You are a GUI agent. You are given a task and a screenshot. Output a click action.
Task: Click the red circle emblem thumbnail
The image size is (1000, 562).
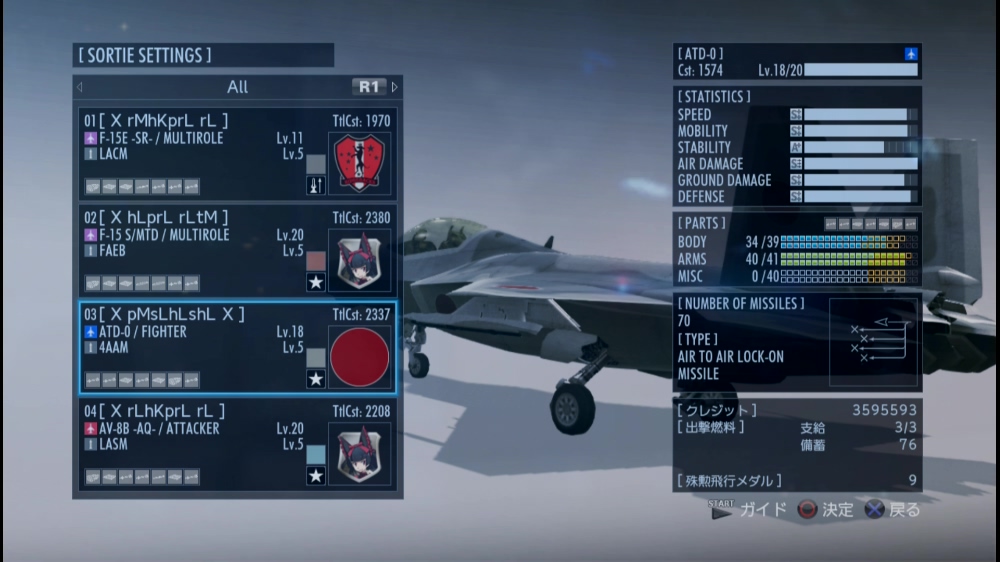359,357
